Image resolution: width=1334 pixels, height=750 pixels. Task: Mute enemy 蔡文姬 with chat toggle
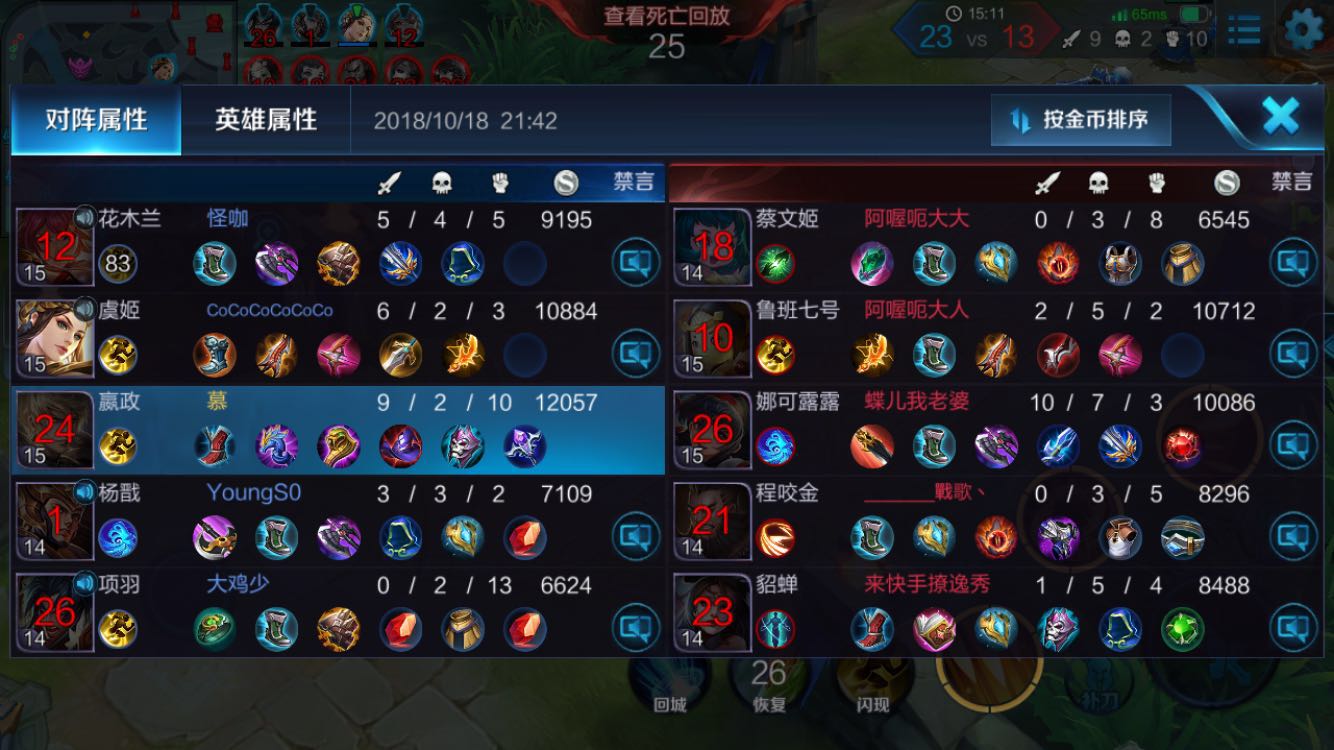(1293, 264)
